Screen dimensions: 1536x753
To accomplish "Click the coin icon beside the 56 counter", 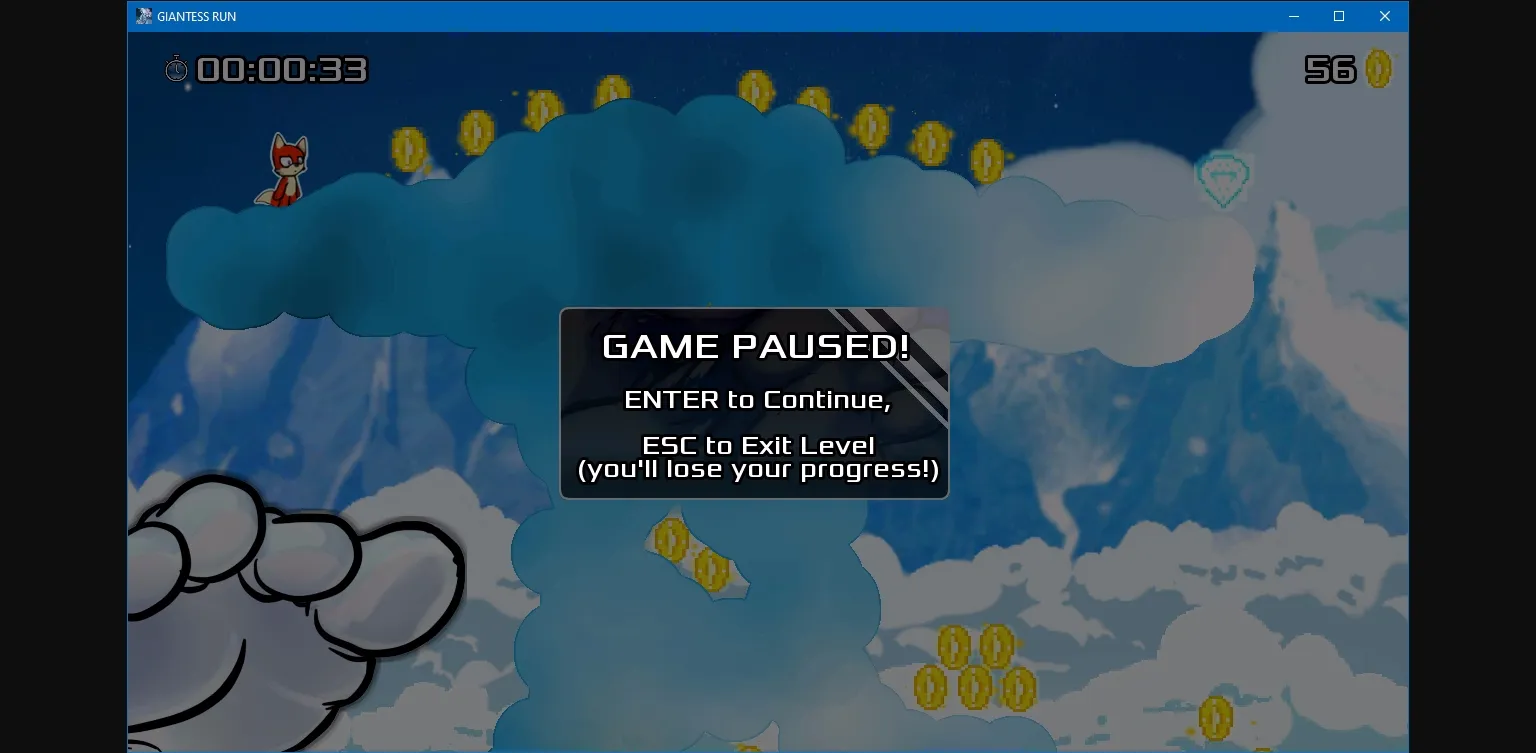I will [1378, 68].
